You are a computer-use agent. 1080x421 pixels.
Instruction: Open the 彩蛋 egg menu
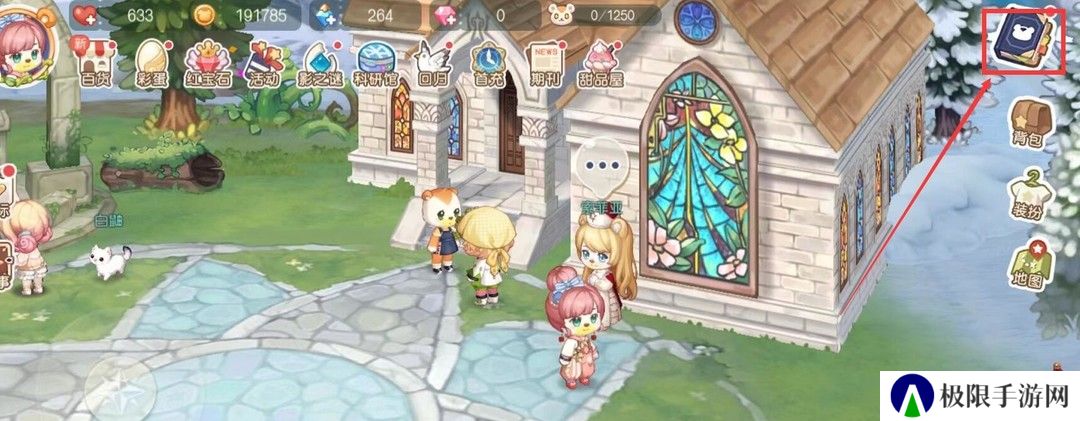(151, 62)
